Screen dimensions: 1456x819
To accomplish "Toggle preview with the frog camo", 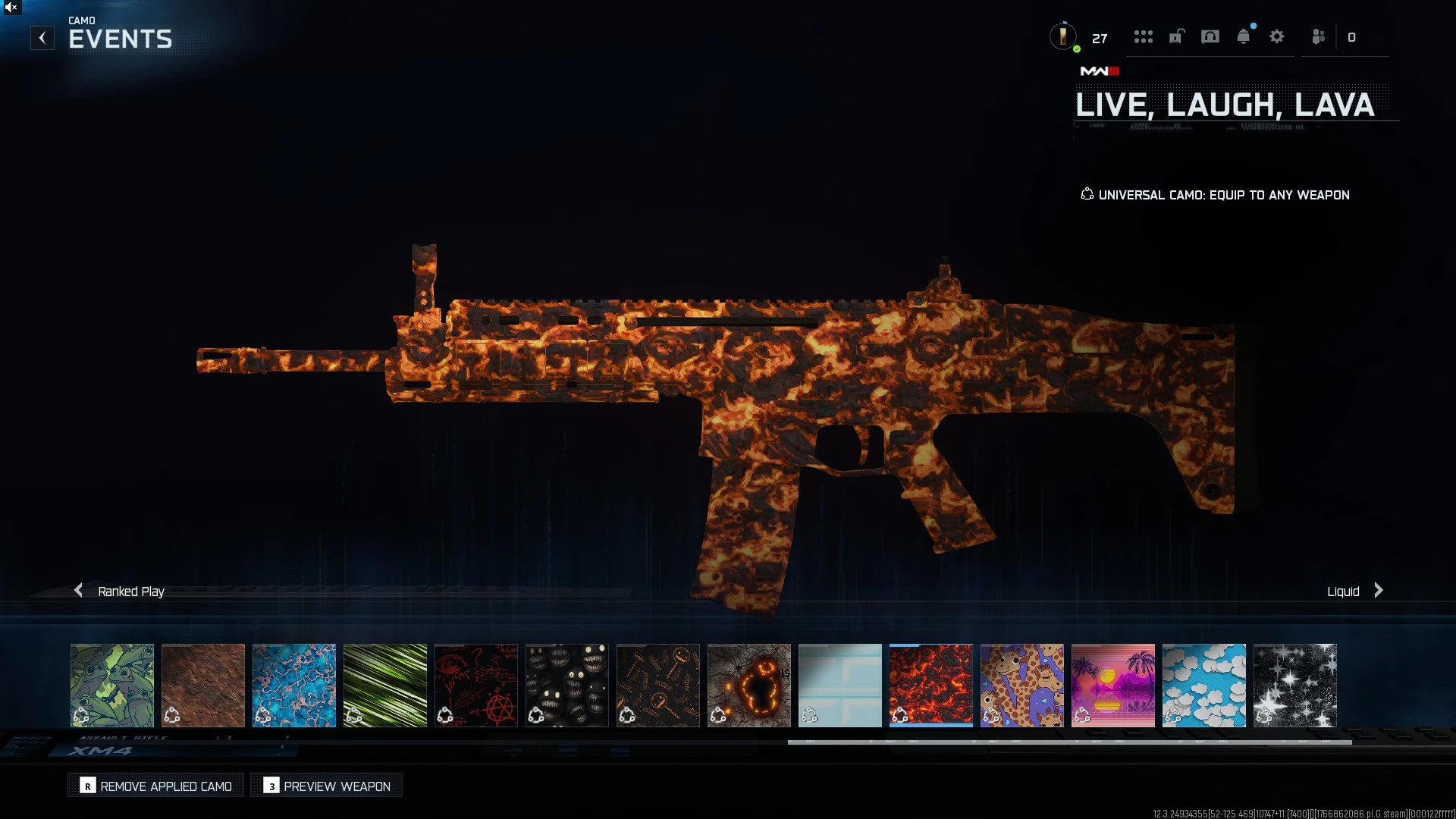I will coord(111,685).
